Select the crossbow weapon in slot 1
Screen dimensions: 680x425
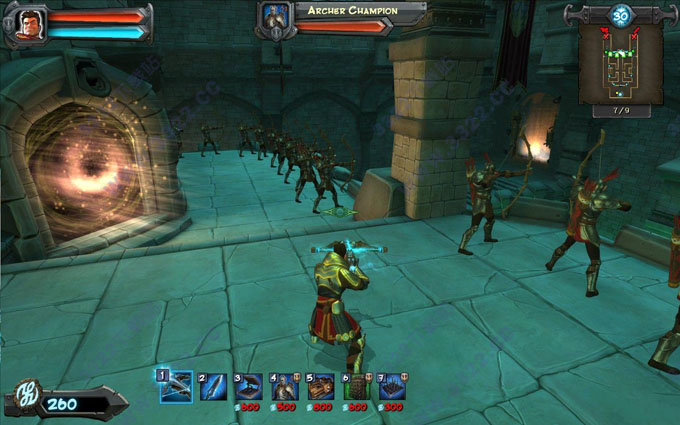click(176, 386)
